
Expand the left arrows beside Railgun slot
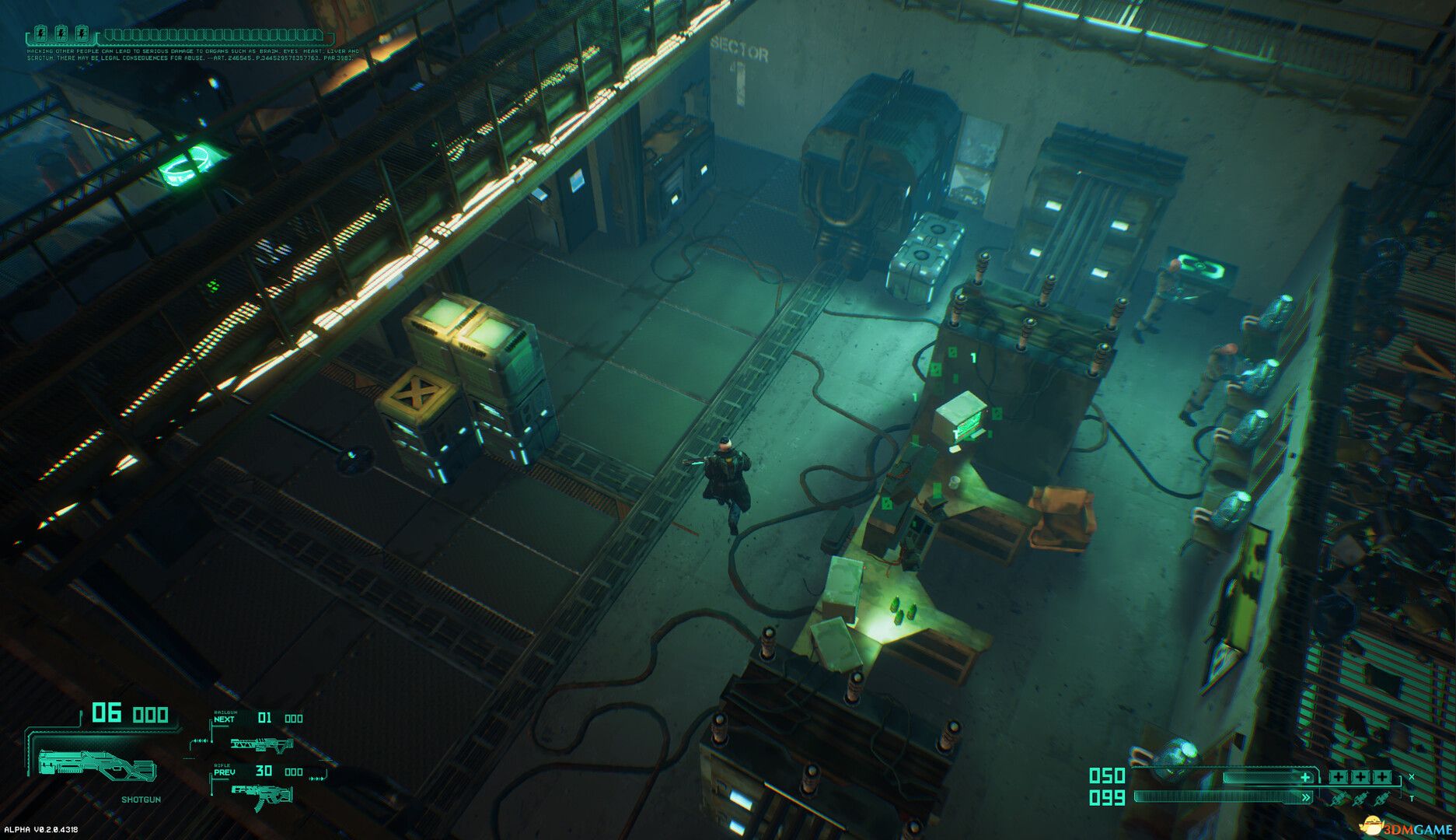click(x=201, y=740)
